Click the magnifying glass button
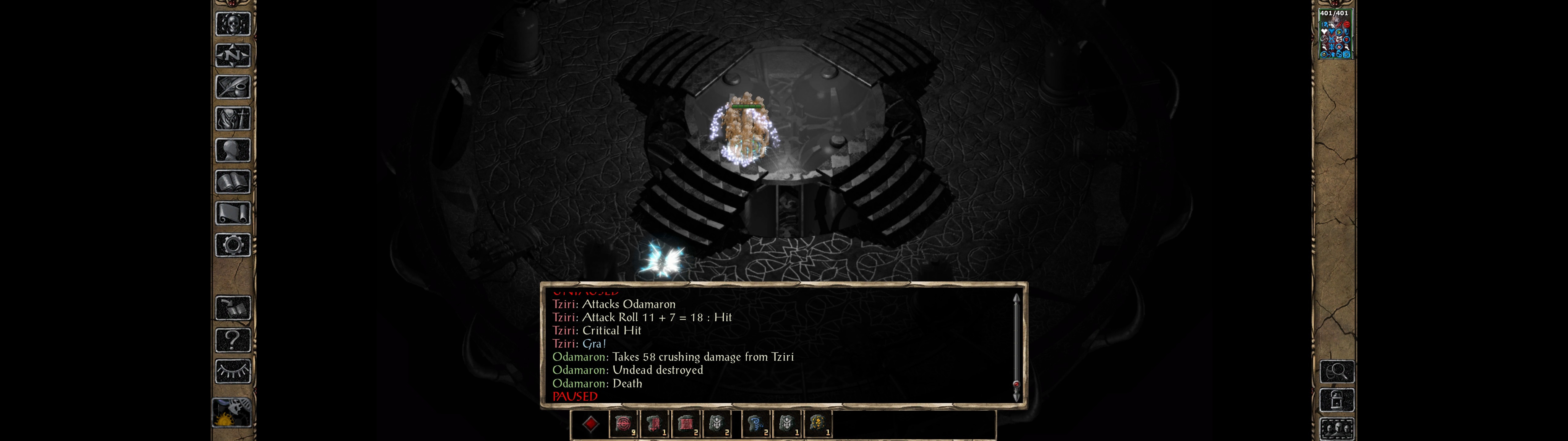This screenshot has width=1568, height=441. (x=1336, y=371)
